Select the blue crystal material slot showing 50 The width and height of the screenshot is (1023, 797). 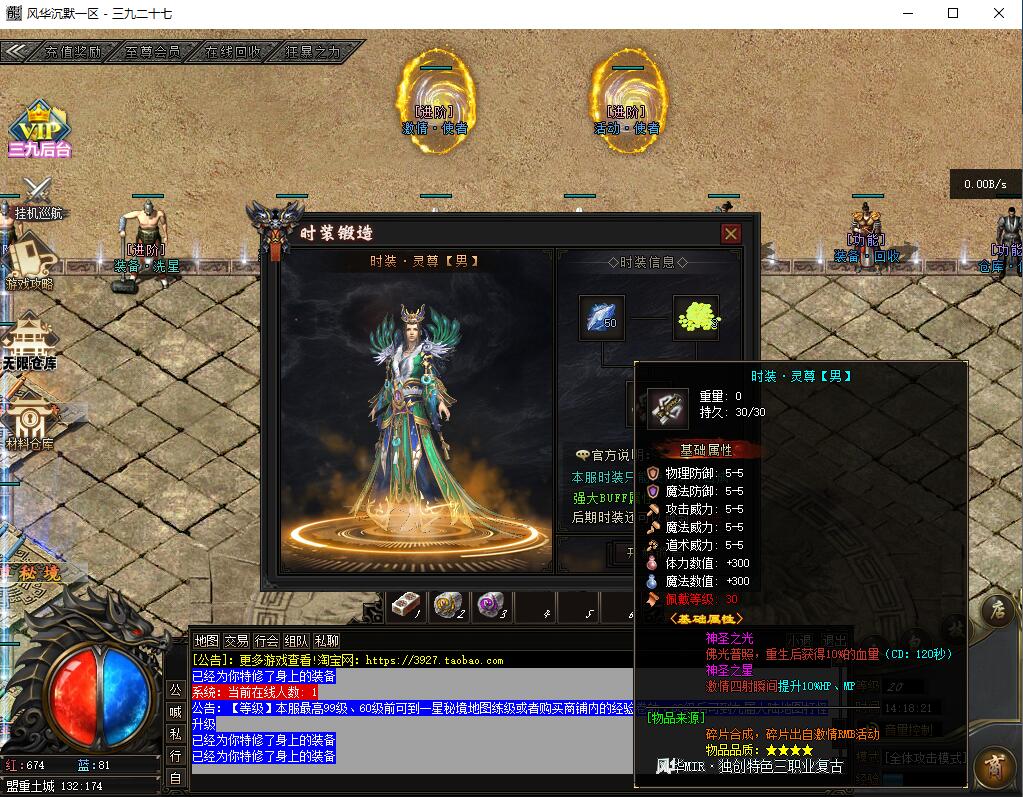coord(602,318)
